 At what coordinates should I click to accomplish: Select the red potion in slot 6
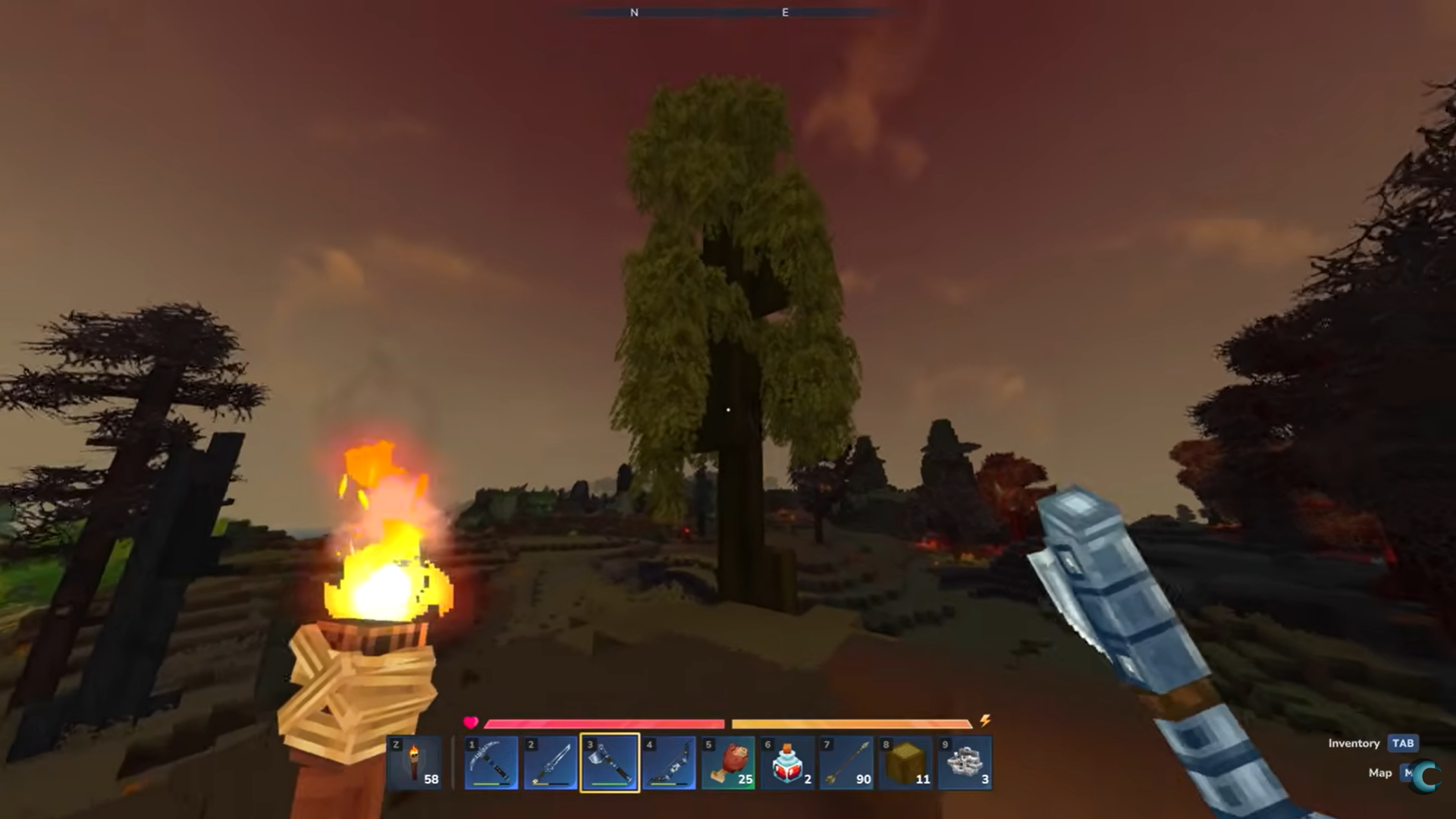pyautogui.click(x=787, y=764)
